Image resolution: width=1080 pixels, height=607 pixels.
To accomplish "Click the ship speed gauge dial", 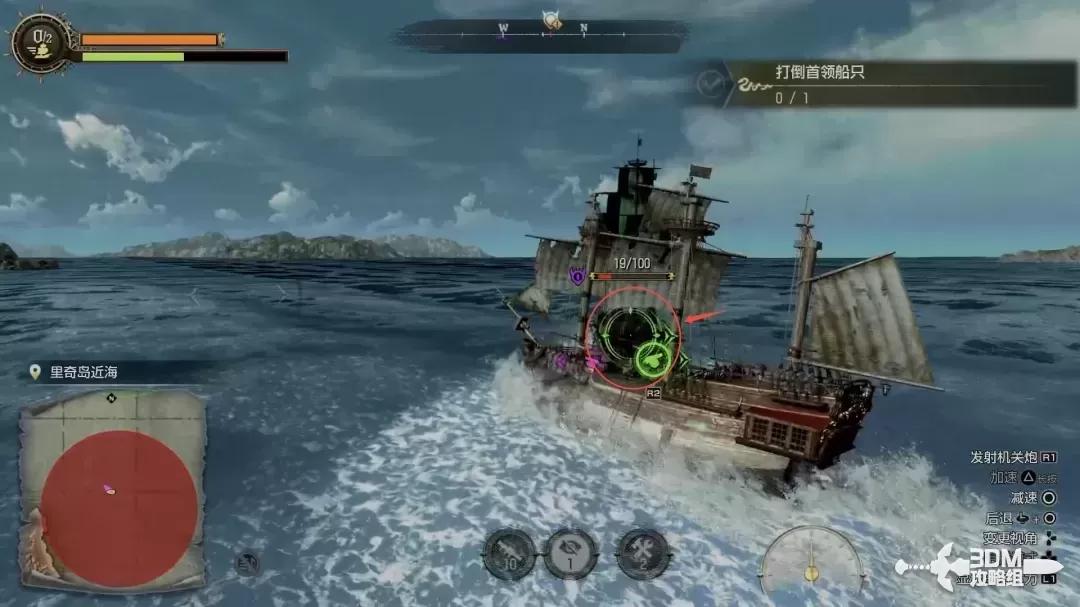I will pyautogui.click(x=812, y=562).
